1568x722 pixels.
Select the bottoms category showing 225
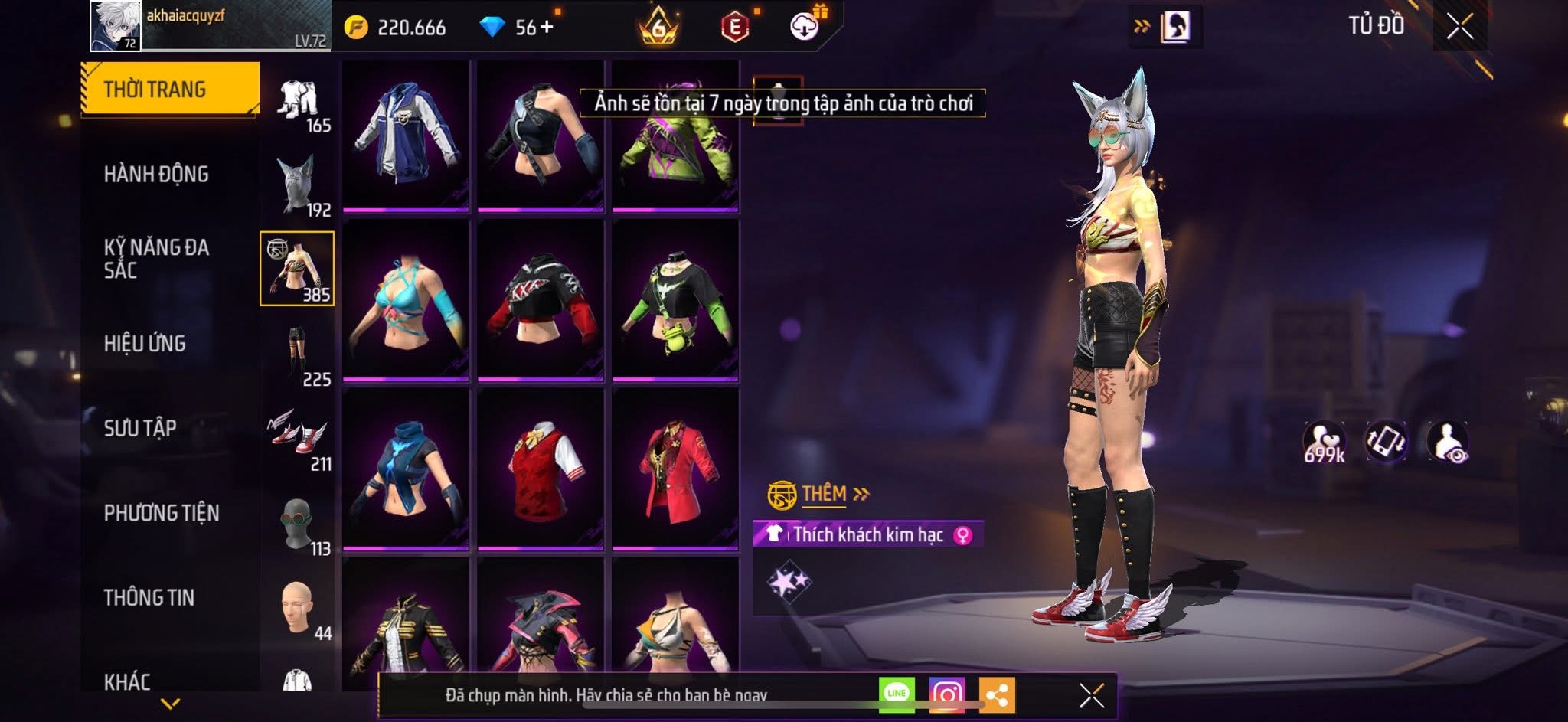(x=298, y=354)
